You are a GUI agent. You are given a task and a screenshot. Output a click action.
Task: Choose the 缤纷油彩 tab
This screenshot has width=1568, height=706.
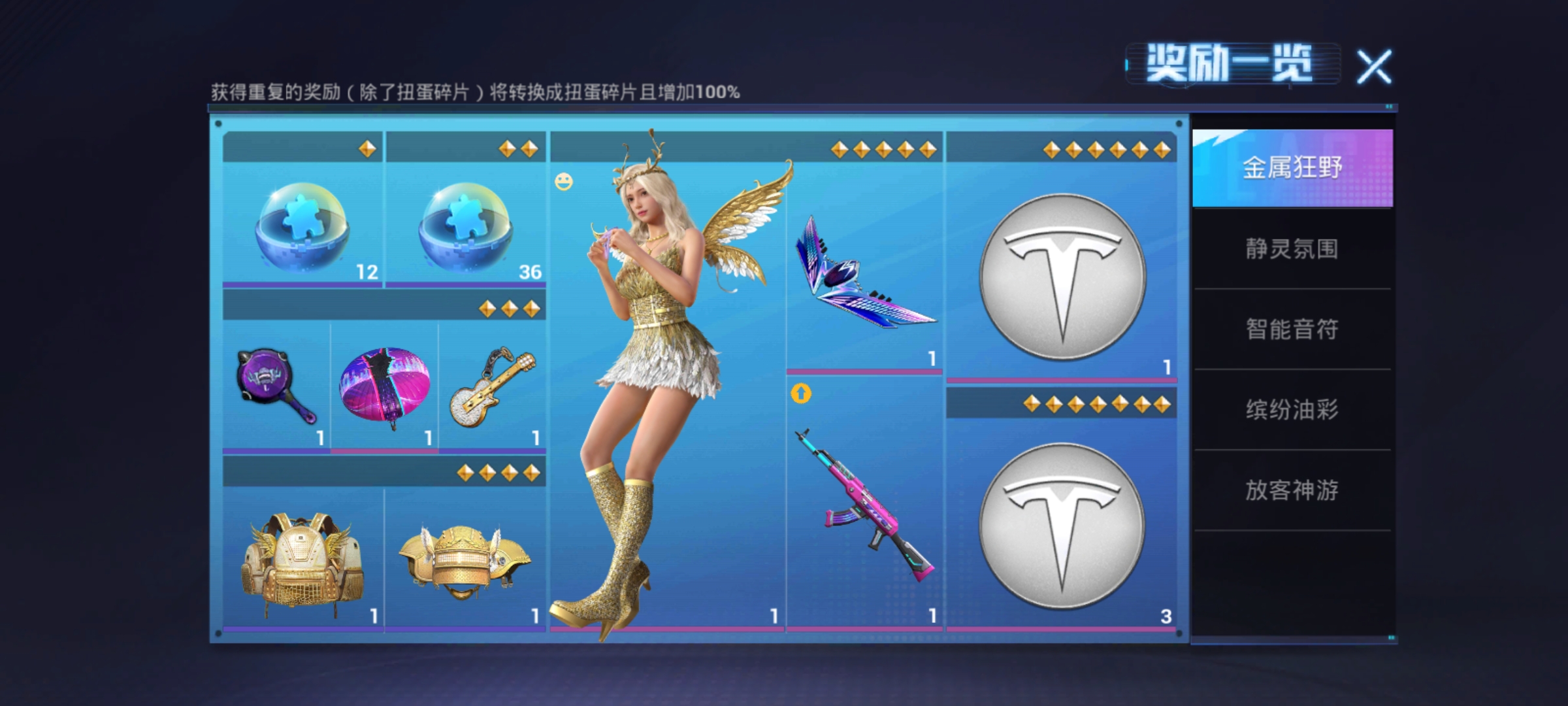point(1292,410)
